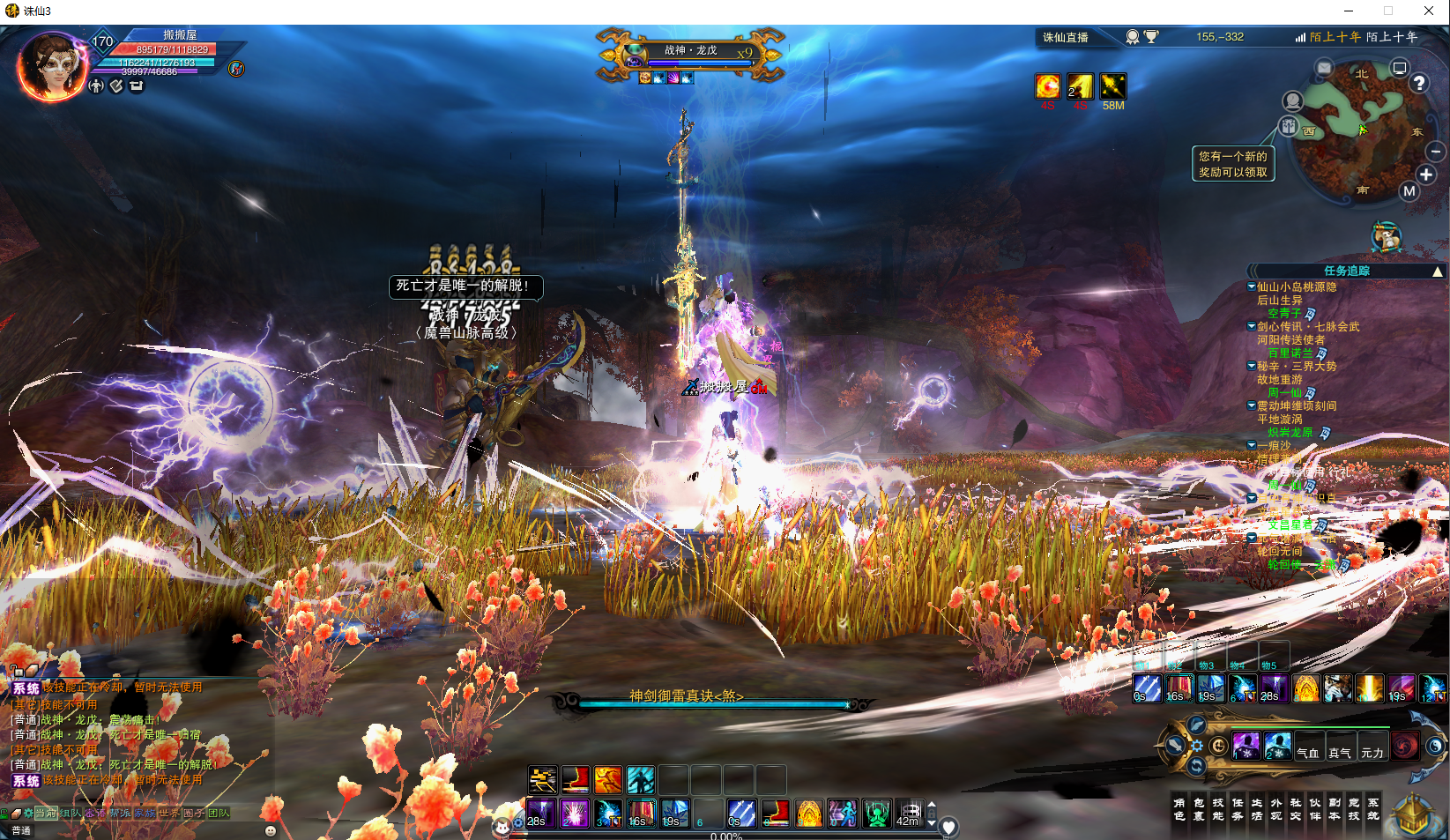Click the minimap zoom-in plus button
Screen dimensions: 1450x840
pos(1426,175)
